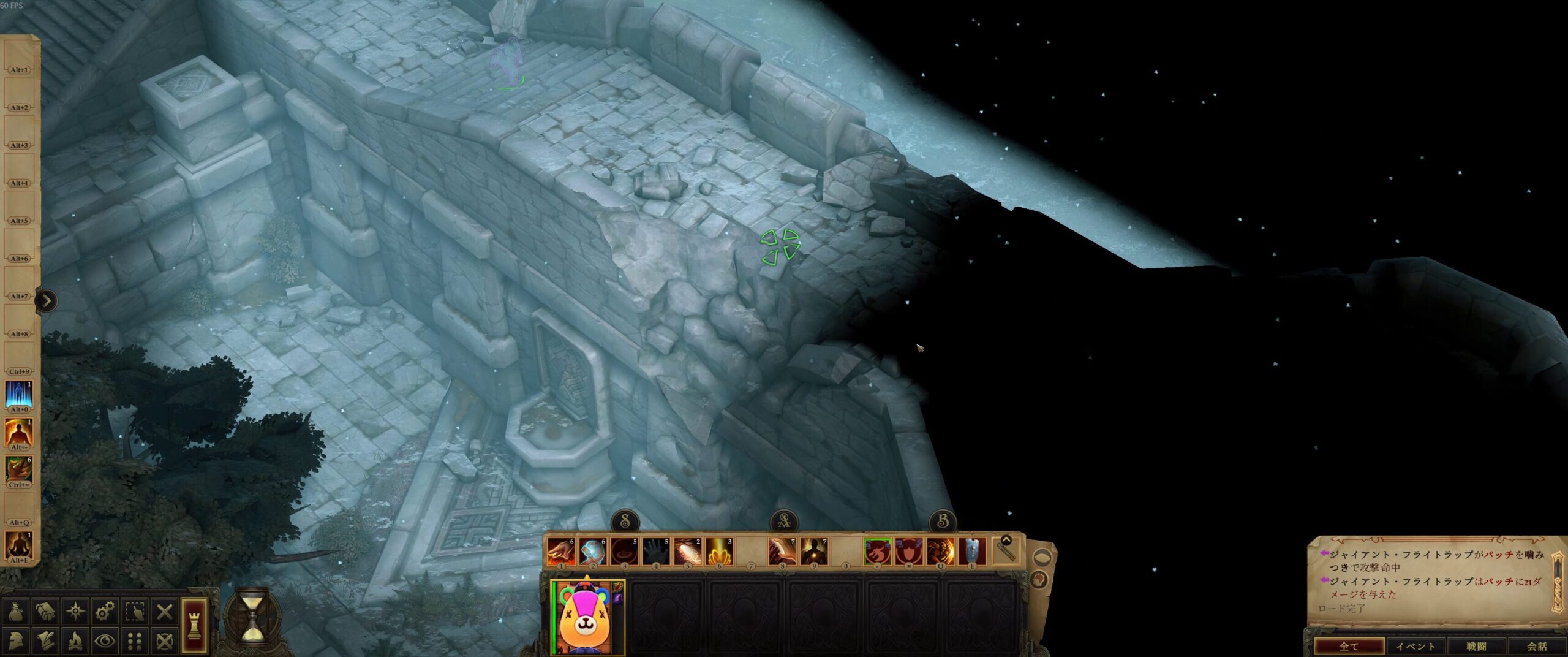Open settings with the gears button
This screenshot has width=1568, height=657.
(105, 611)
